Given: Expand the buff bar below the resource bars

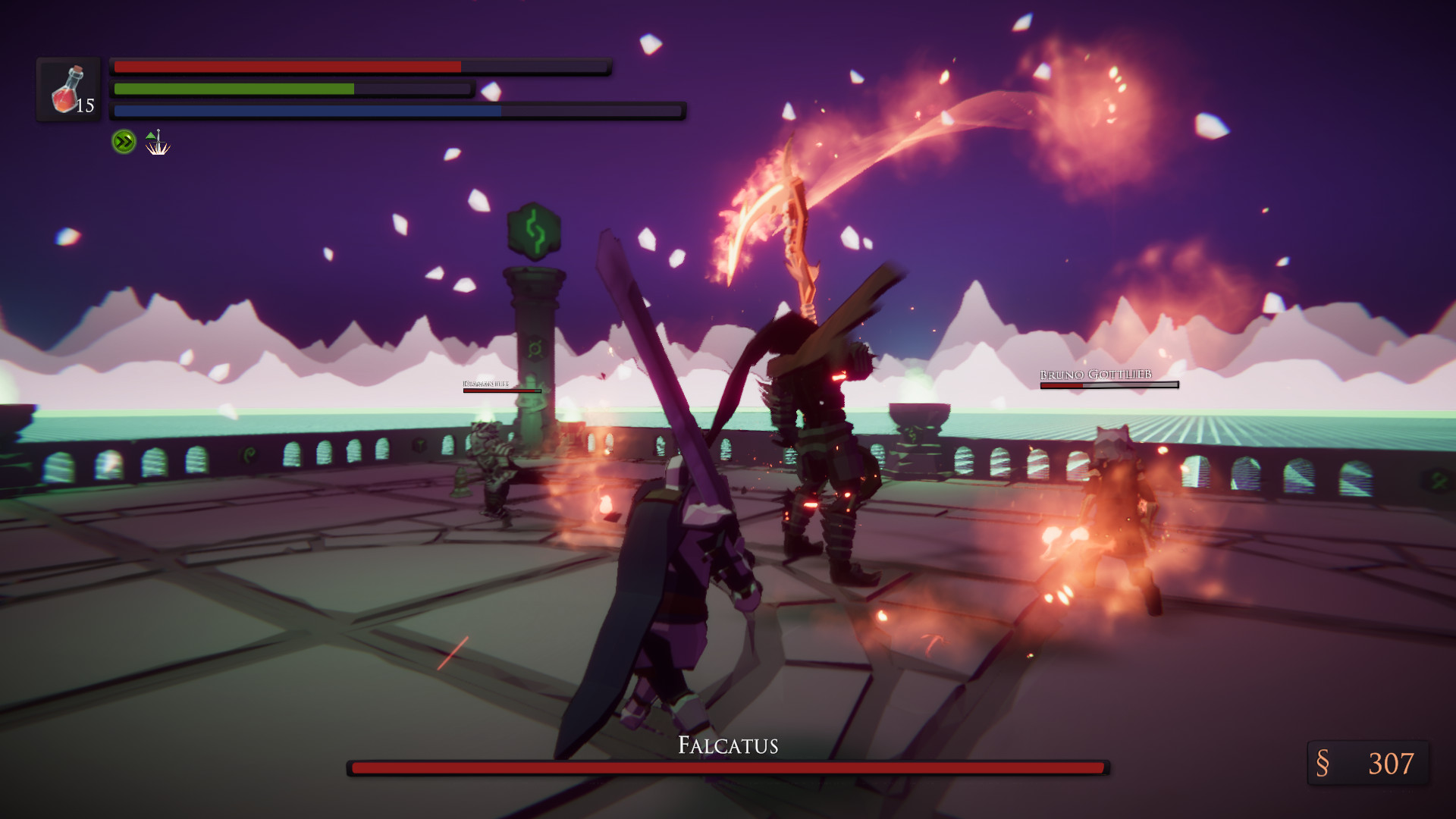Looking at the screenshot, I should coord(139,140).
